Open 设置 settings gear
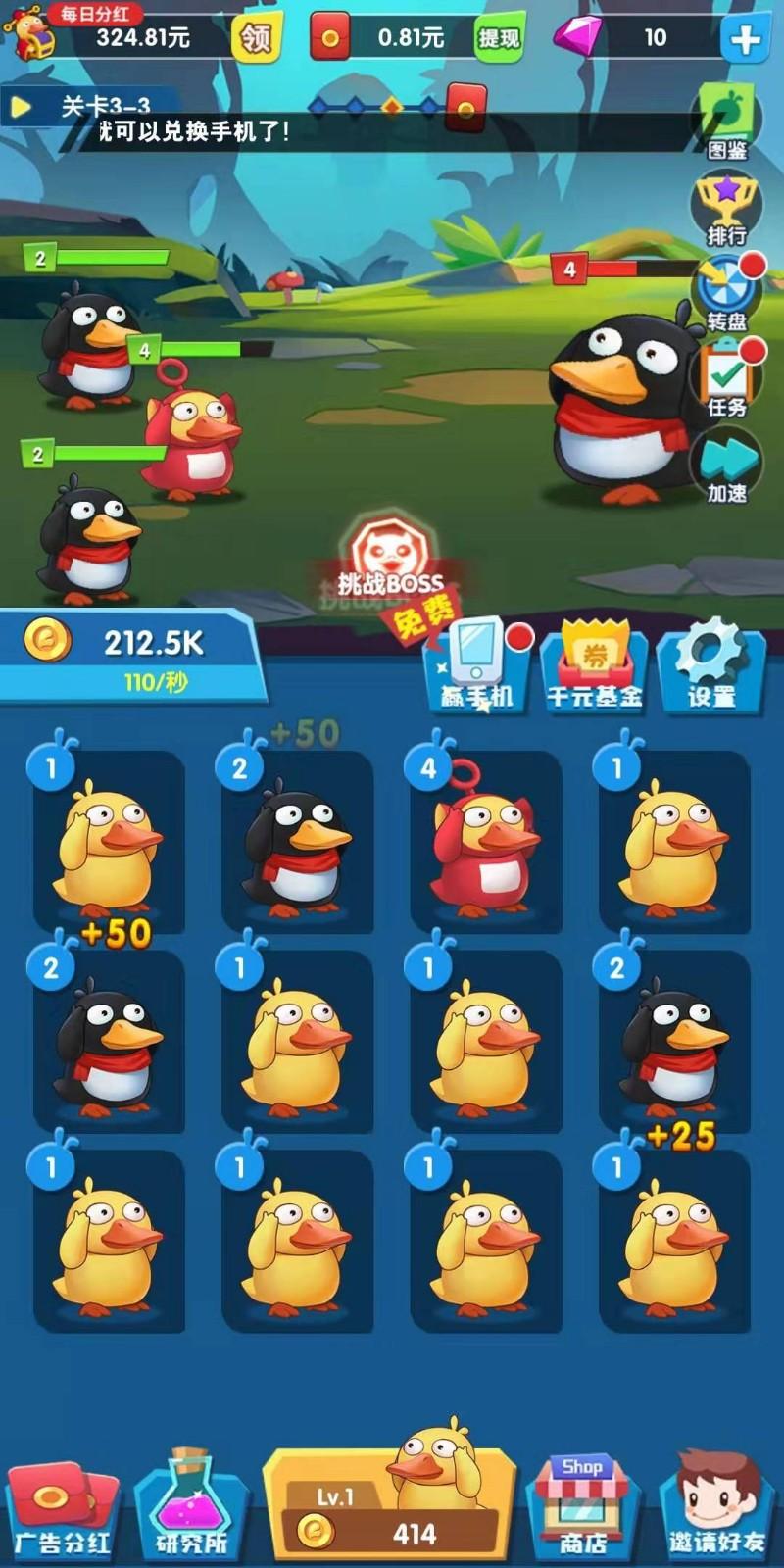This screenshot has height=1568, width=784. (x=710, y=664)
